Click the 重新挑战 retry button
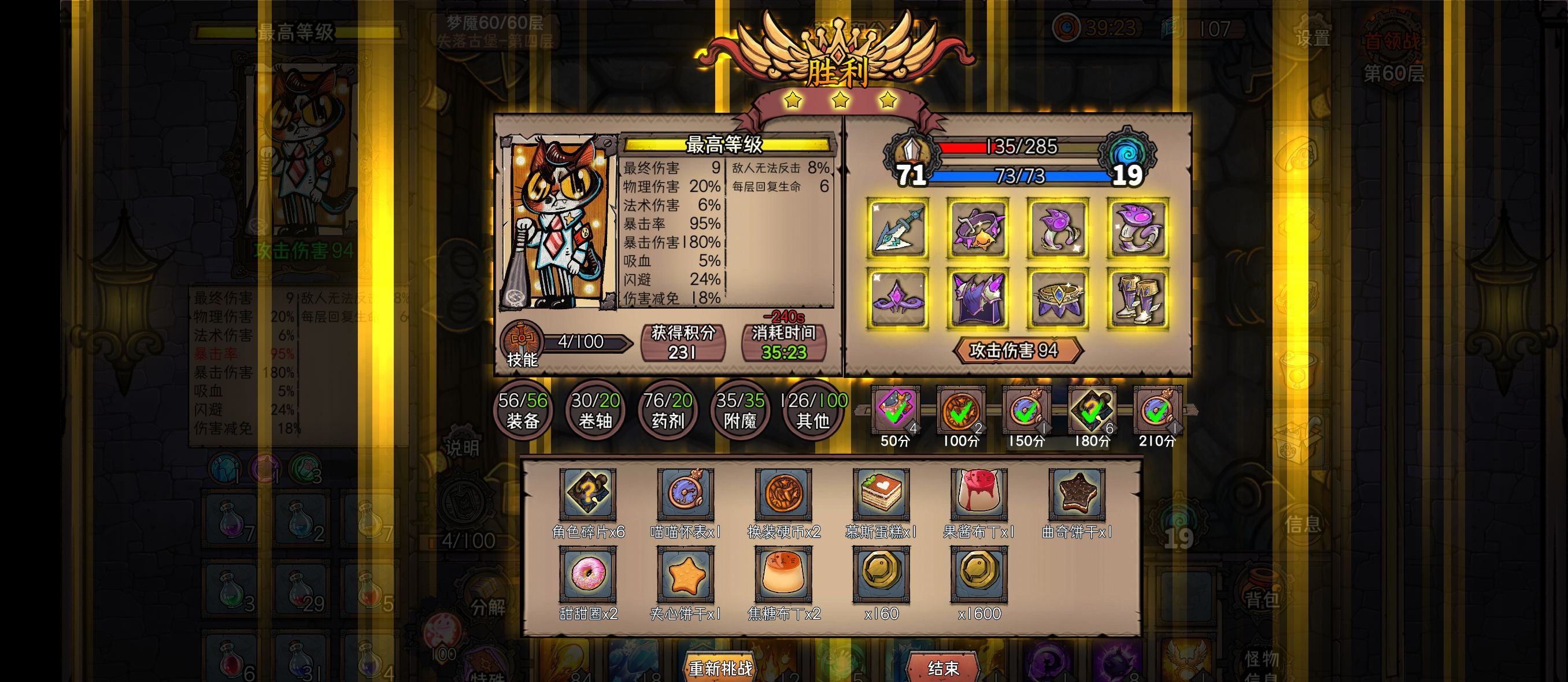1568x682 pixels. click(720, 668)
